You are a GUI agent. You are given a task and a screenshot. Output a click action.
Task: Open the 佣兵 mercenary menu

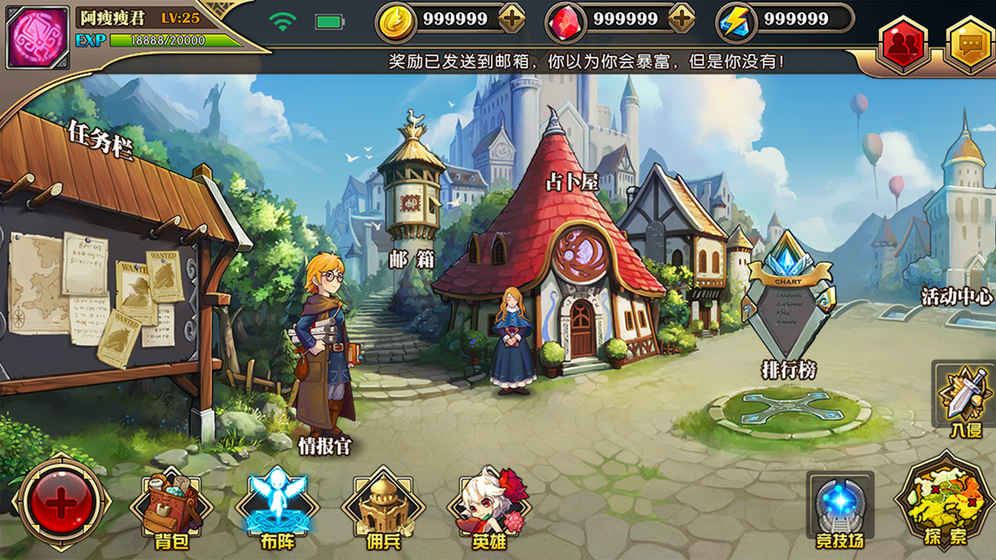click(x=383, y=505)
